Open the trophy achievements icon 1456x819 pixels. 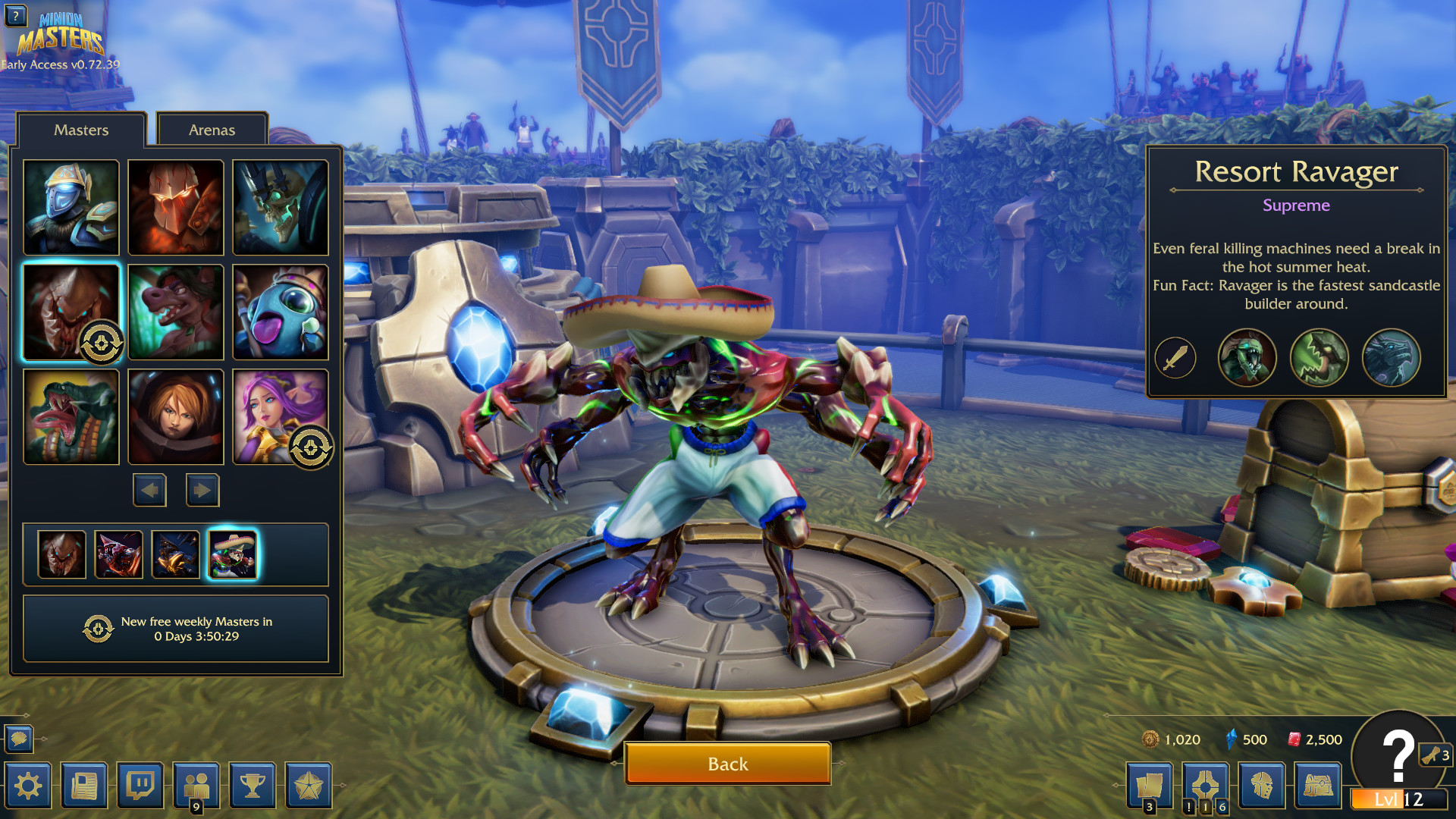pos(252,786)
